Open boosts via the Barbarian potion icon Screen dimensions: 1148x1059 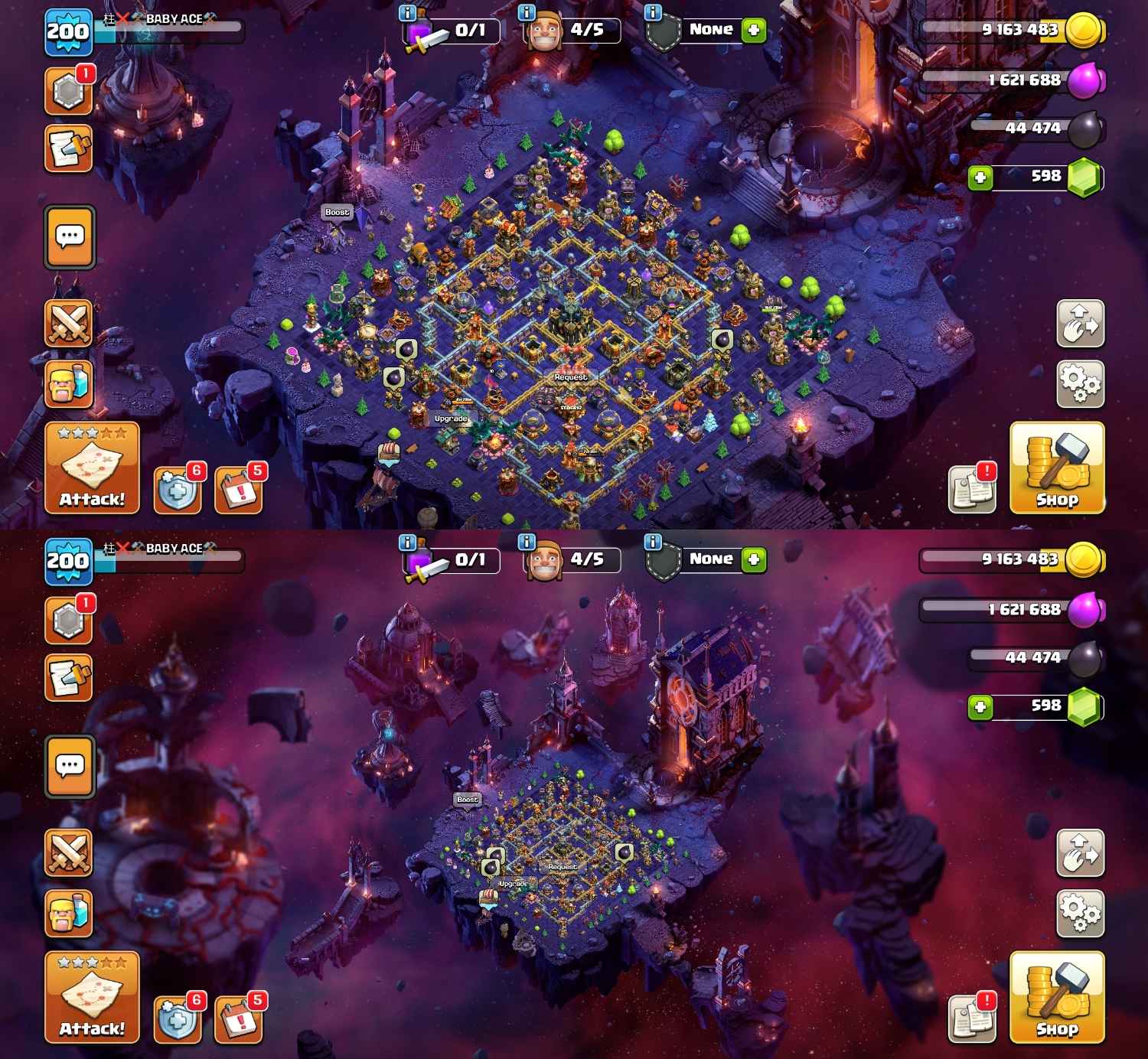tap(70, 383)
